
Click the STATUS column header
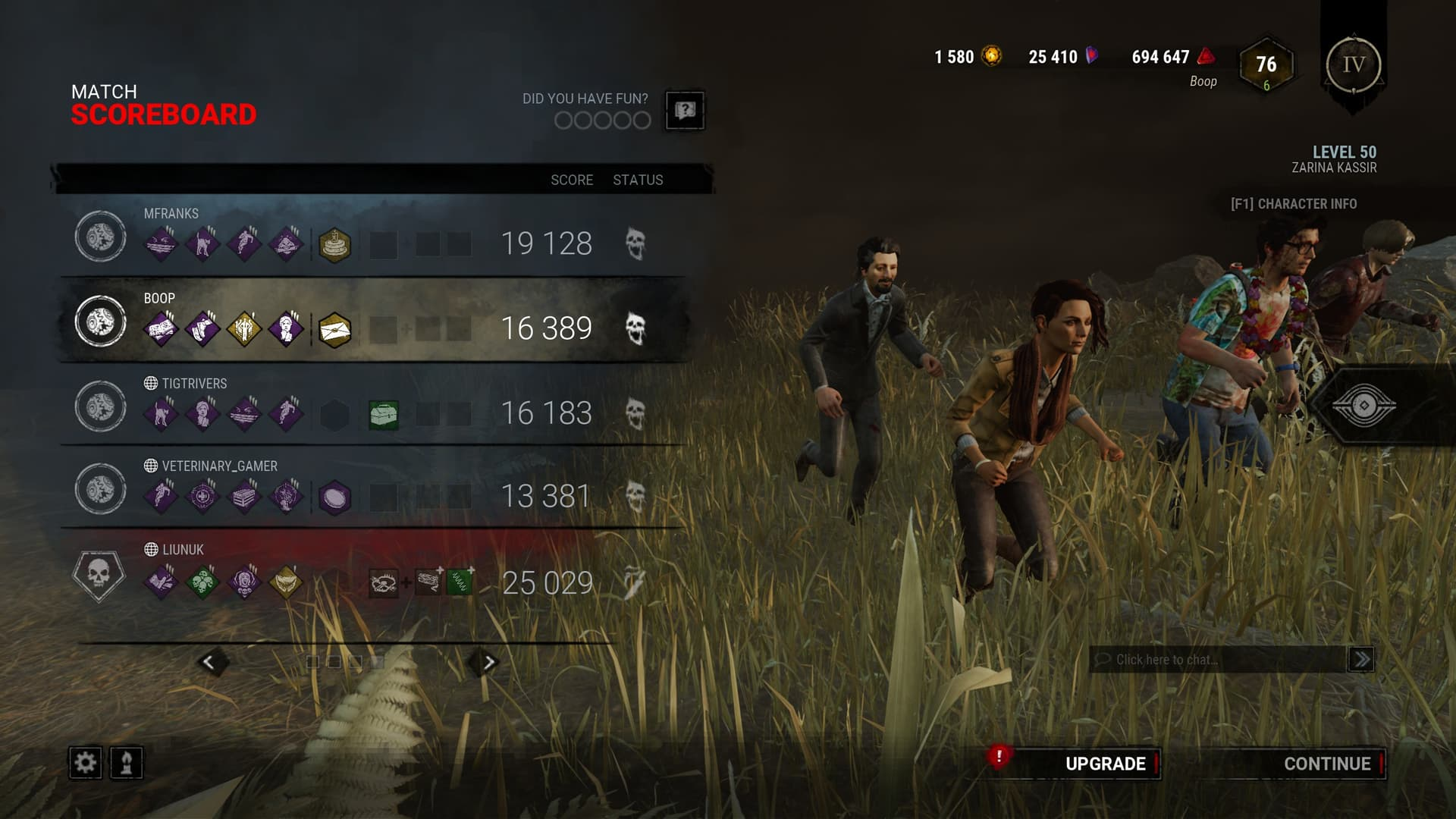pyautogui.click(x=638, y=180)
